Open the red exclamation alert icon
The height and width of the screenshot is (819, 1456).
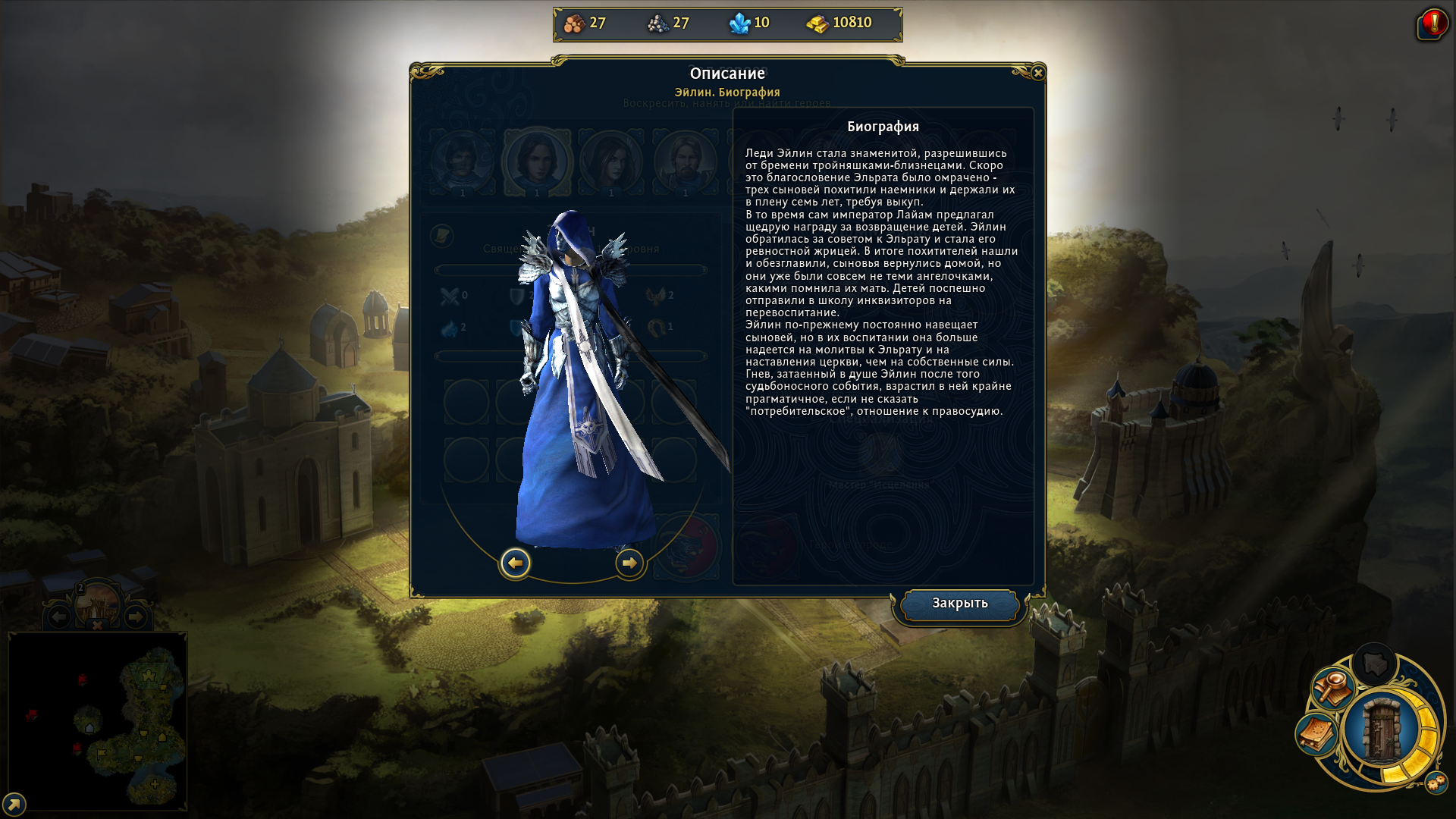(1432, 24)
